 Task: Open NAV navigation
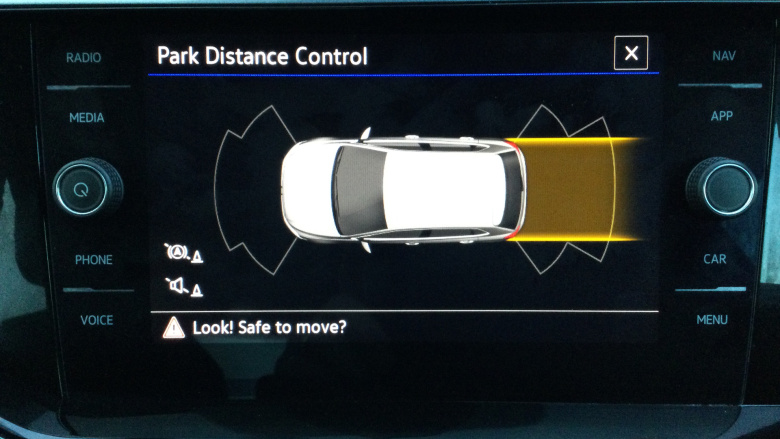point(724,56)
